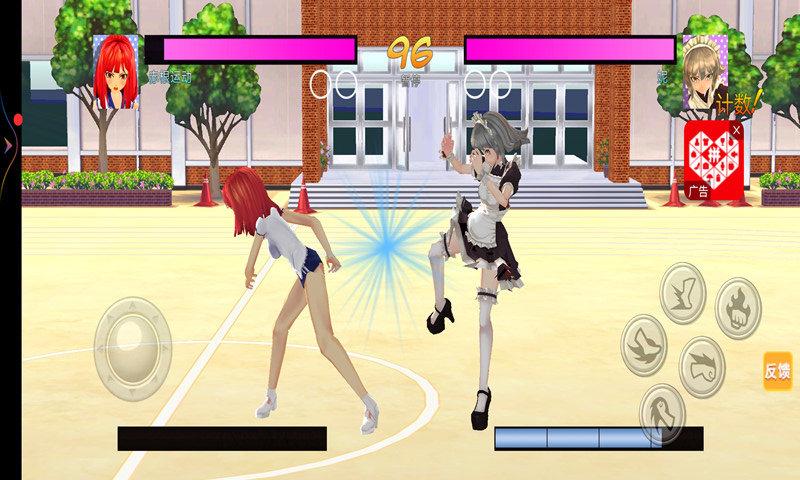The height and width of the screenshot is (480, 800).
Task: Activate the bird head skill button
Action: [662, 412]
